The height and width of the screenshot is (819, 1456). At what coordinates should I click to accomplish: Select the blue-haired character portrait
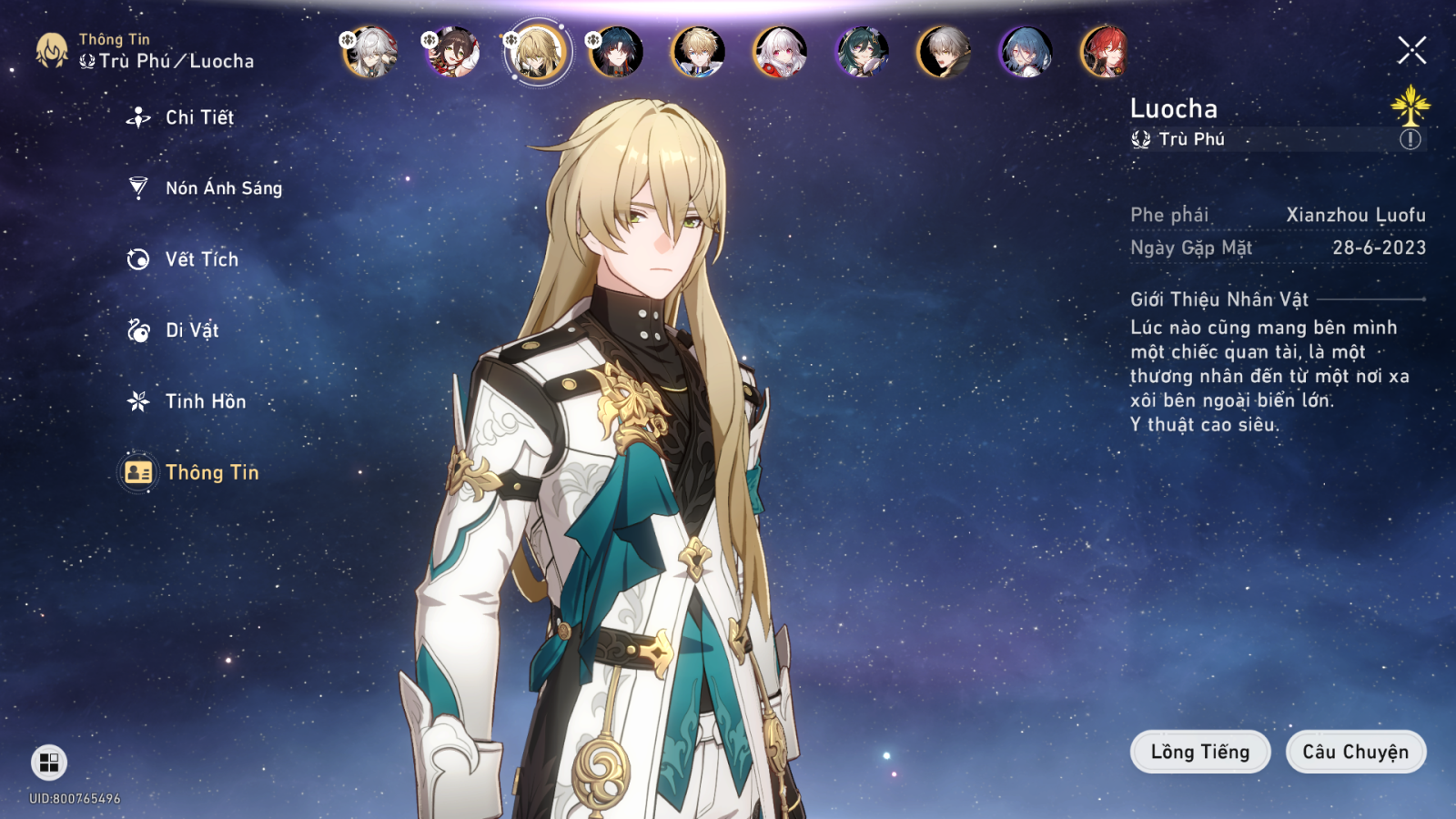1026,52
